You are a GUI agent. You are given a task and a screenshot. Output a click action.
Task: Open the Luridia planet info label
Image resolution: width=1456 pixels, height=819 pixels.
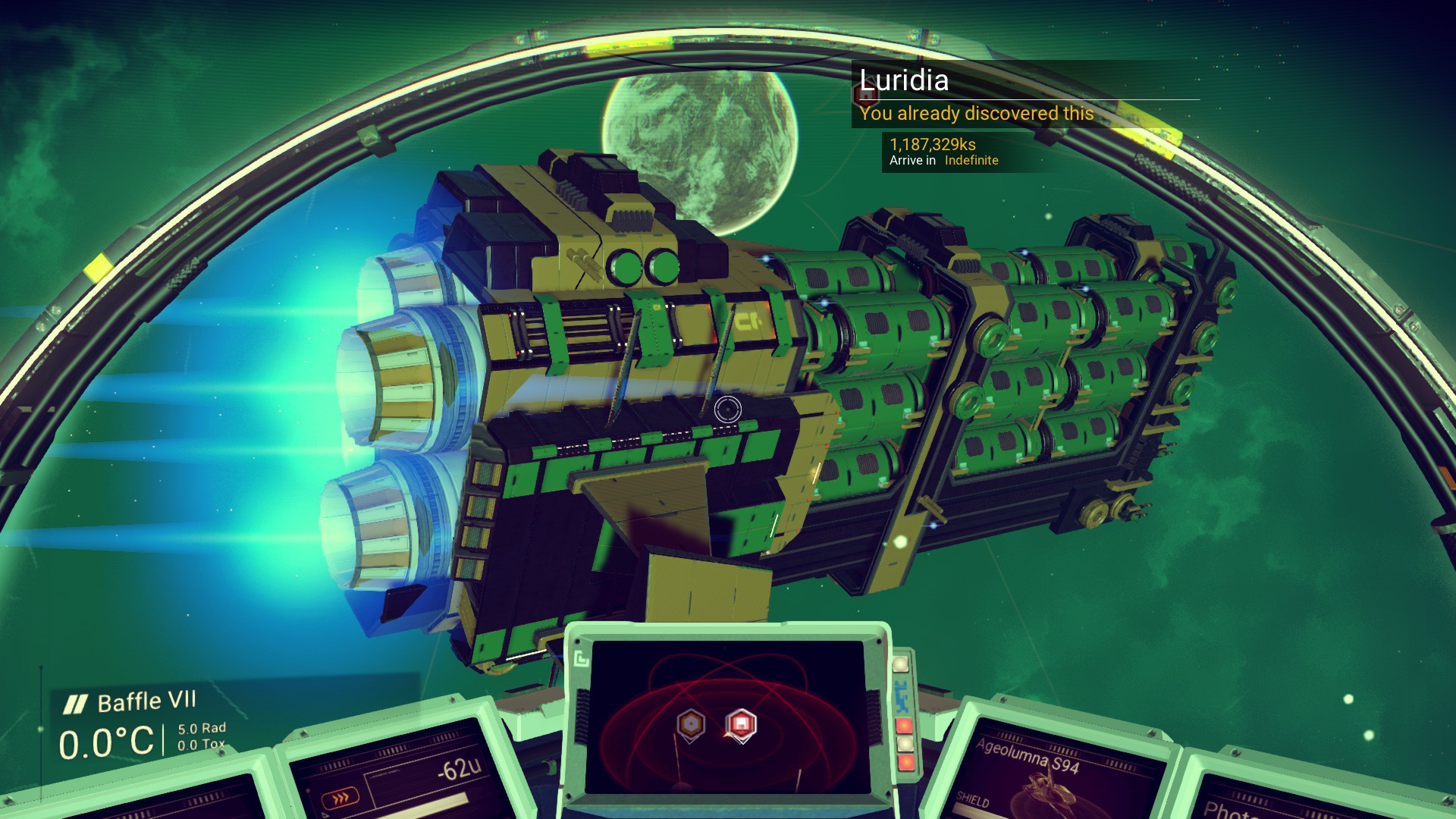904,80
